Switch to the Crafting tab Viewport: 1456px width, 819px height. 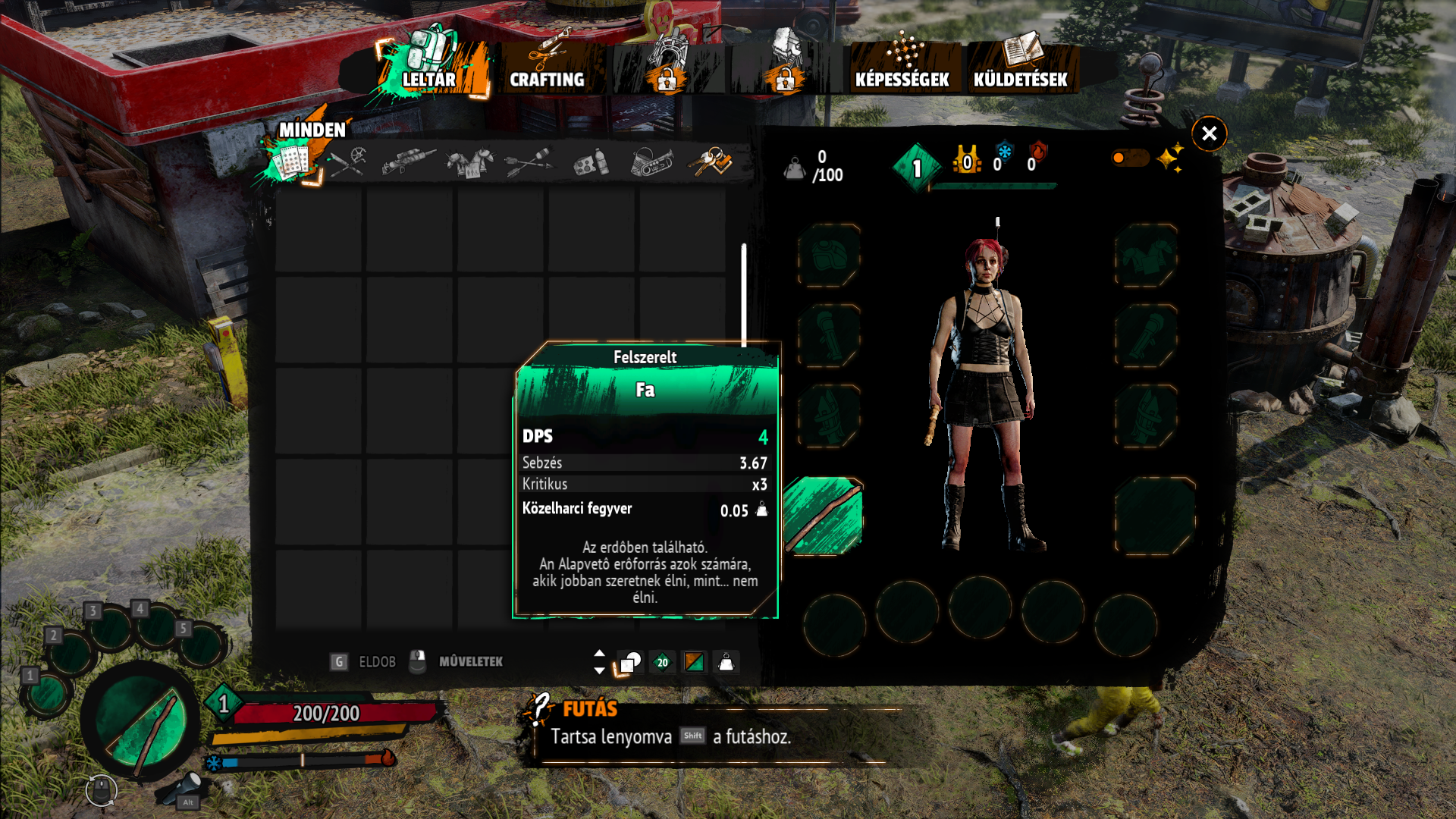coord(547,67)
